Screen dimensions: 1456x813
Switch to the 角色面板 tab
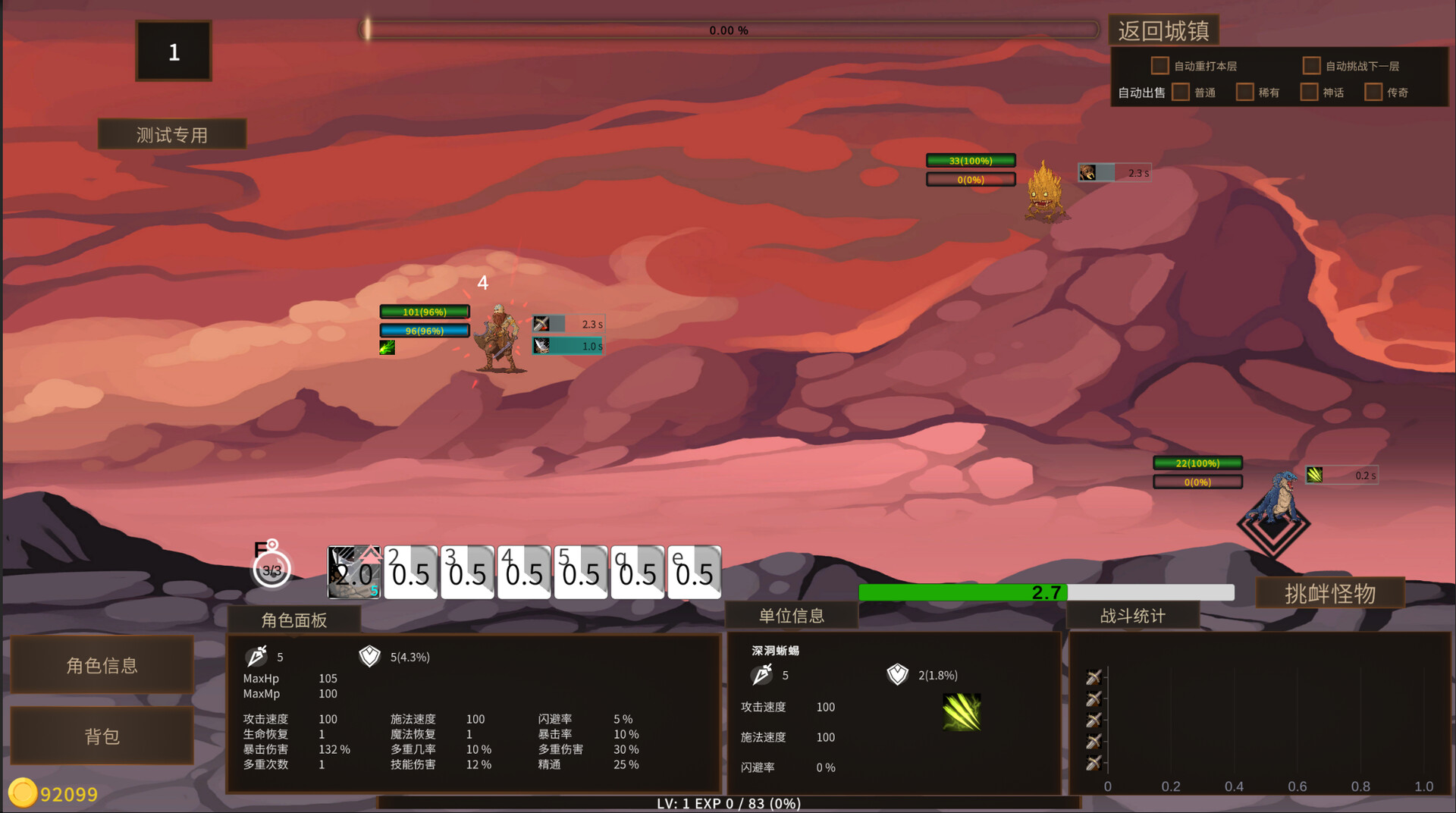[x=294, y=620]
